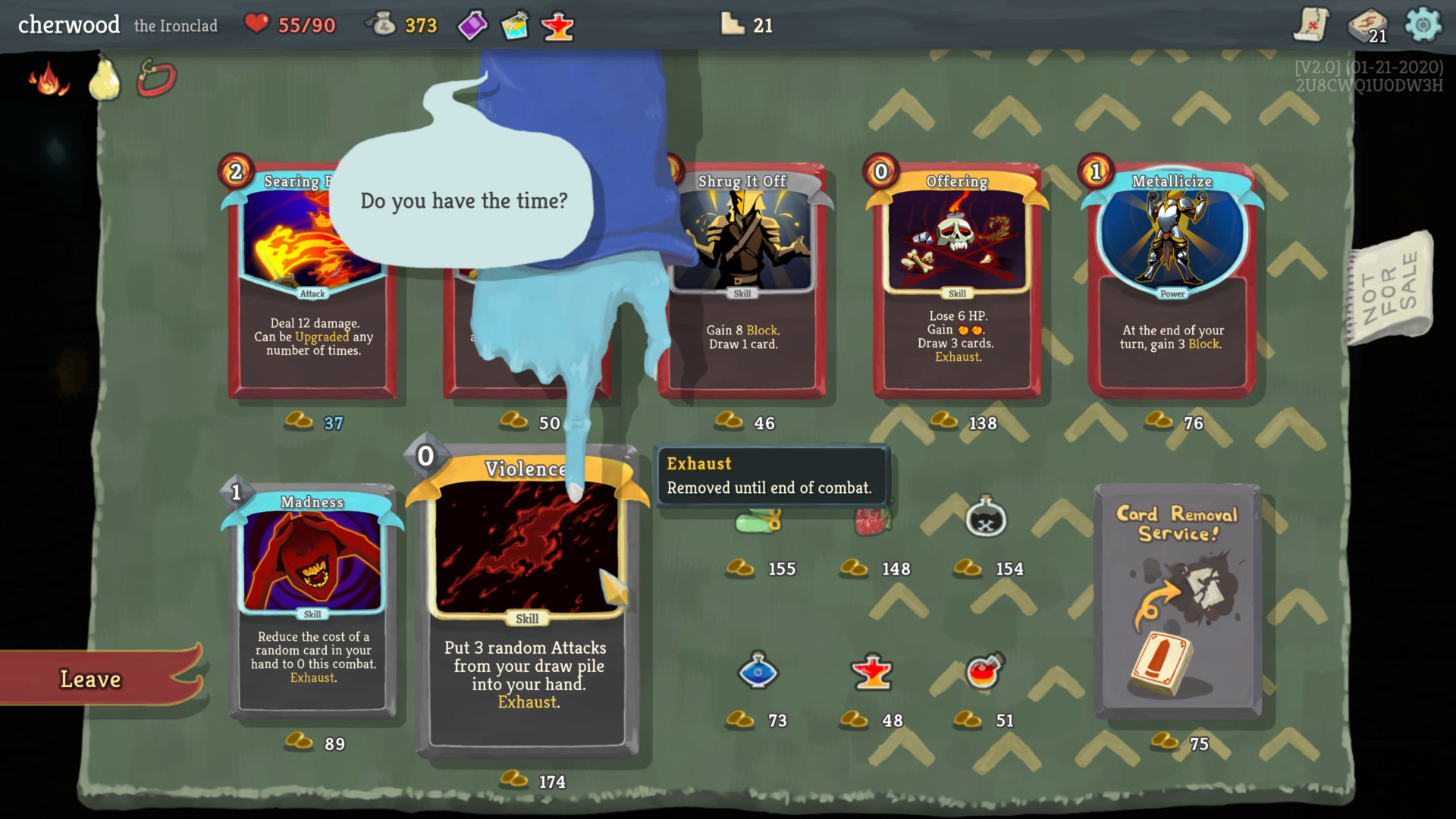Use the Card Removal Service
1456x819 pixels.
click(1178, 599)
